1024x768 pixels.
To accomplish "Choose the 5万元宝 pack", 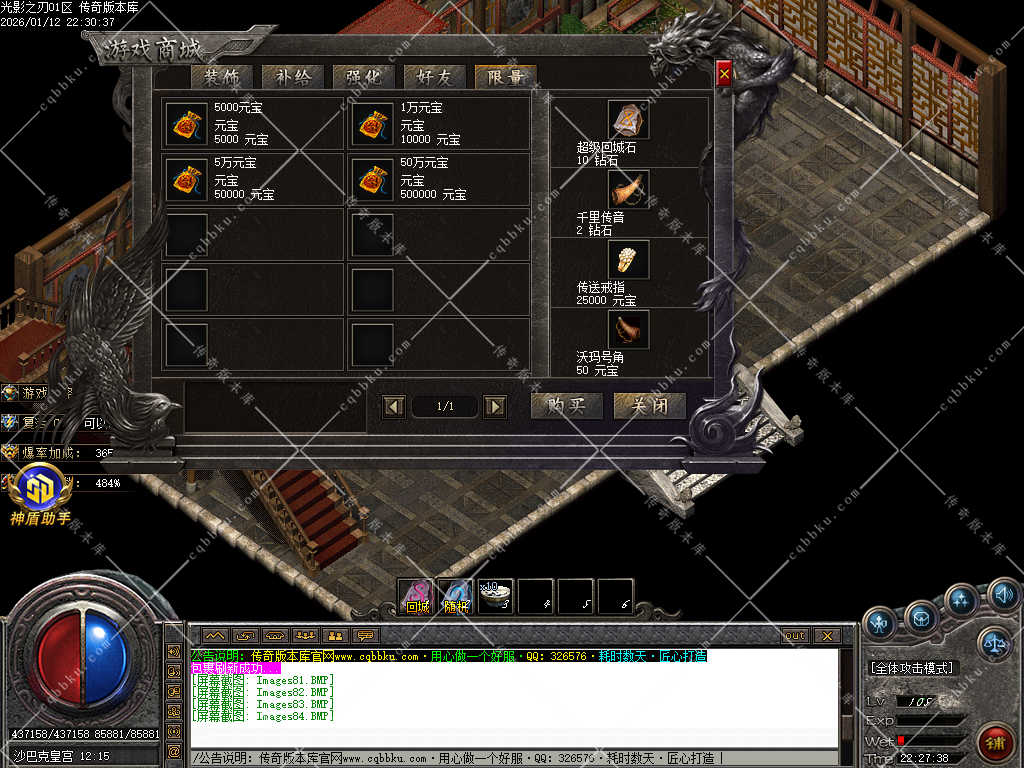I will [185, 179].
